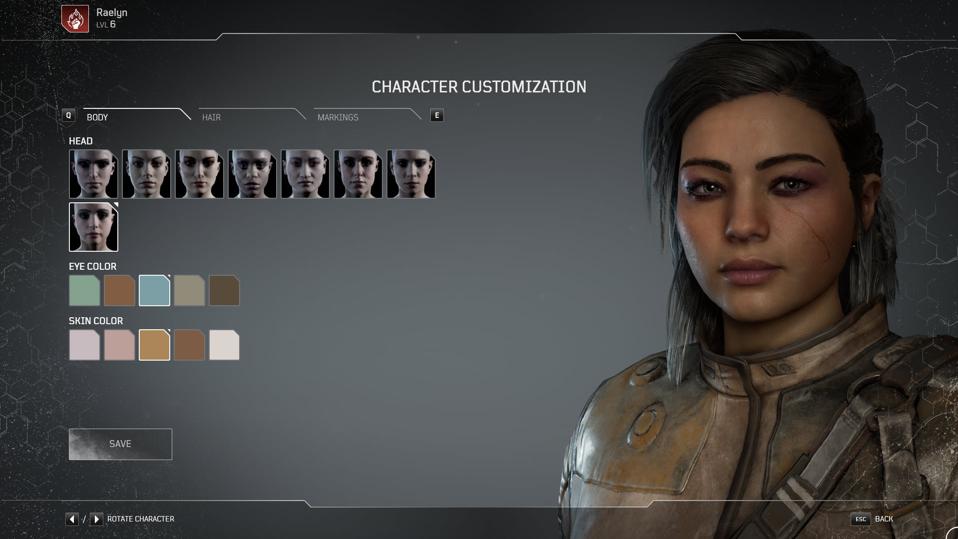
Task: Choose the pink skin color swatch
Action: 119,345
